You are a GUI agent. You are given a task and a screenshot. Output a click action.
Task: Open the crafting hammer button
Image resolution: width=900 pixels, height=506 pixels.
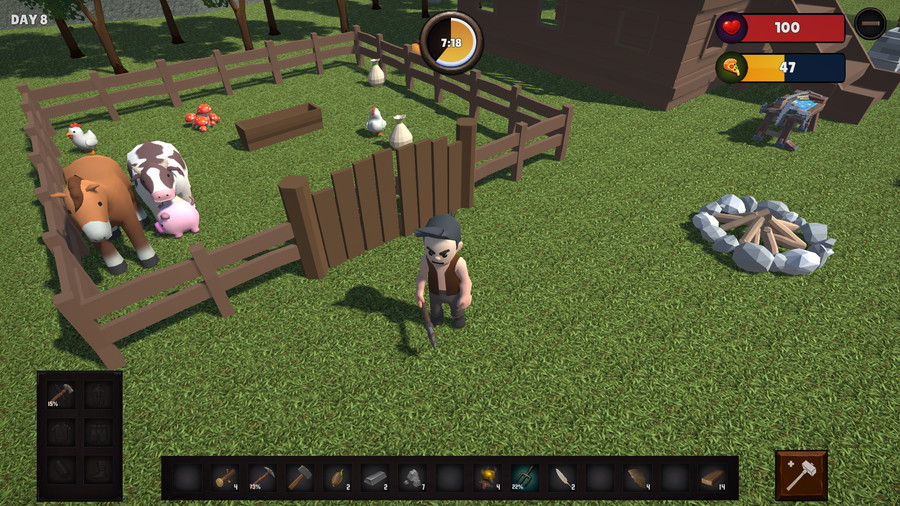point(801,475)
